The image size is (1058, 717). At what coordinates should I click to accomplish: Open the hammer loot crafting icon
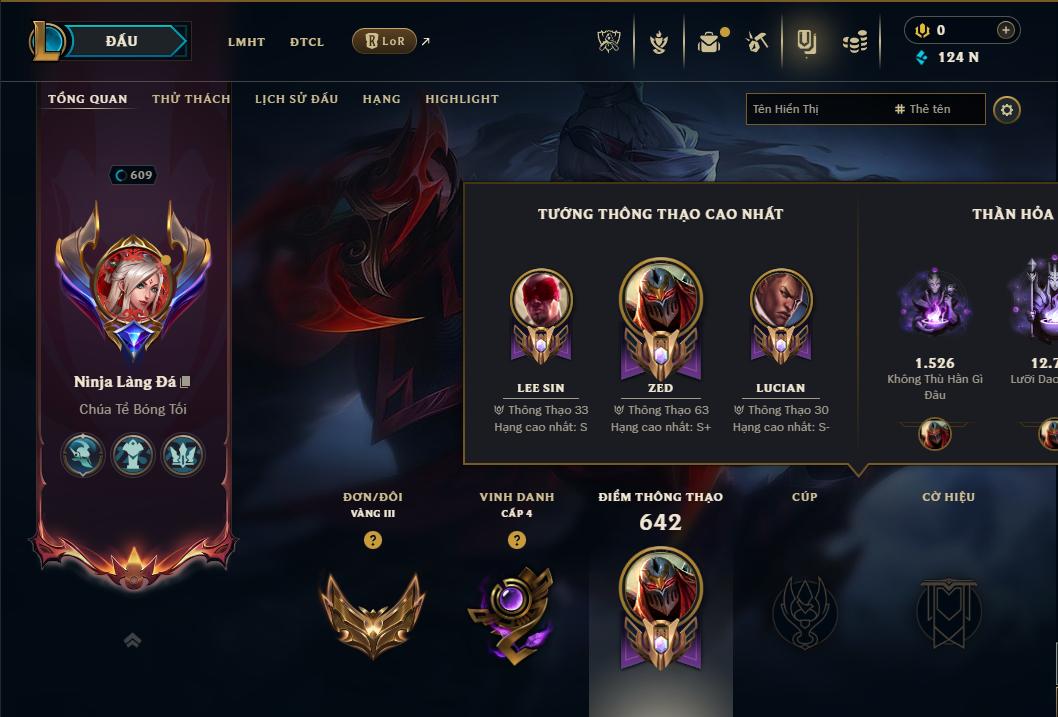pyautogui.click(x=757, y=42)
